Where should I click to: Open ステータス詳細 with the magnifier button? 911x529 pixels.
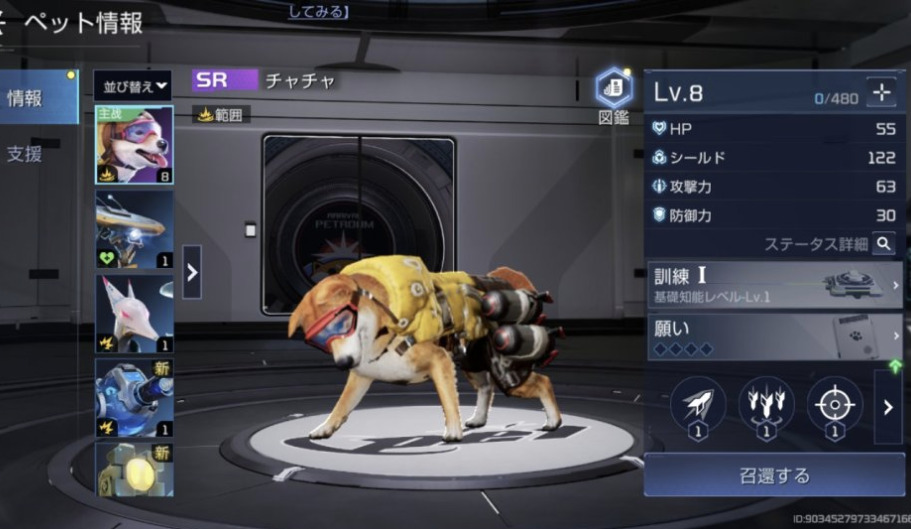883,243
